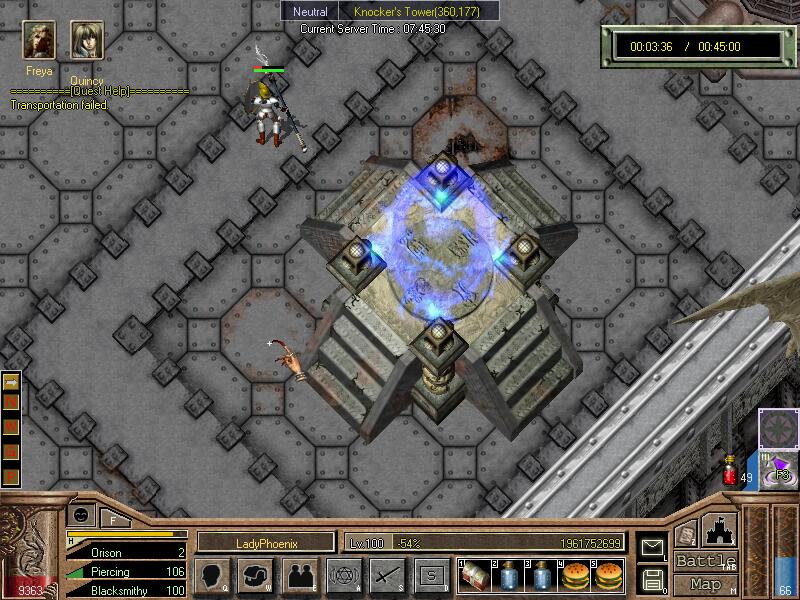Use the burger in hotbar slot 5

(x=608, y=576)
